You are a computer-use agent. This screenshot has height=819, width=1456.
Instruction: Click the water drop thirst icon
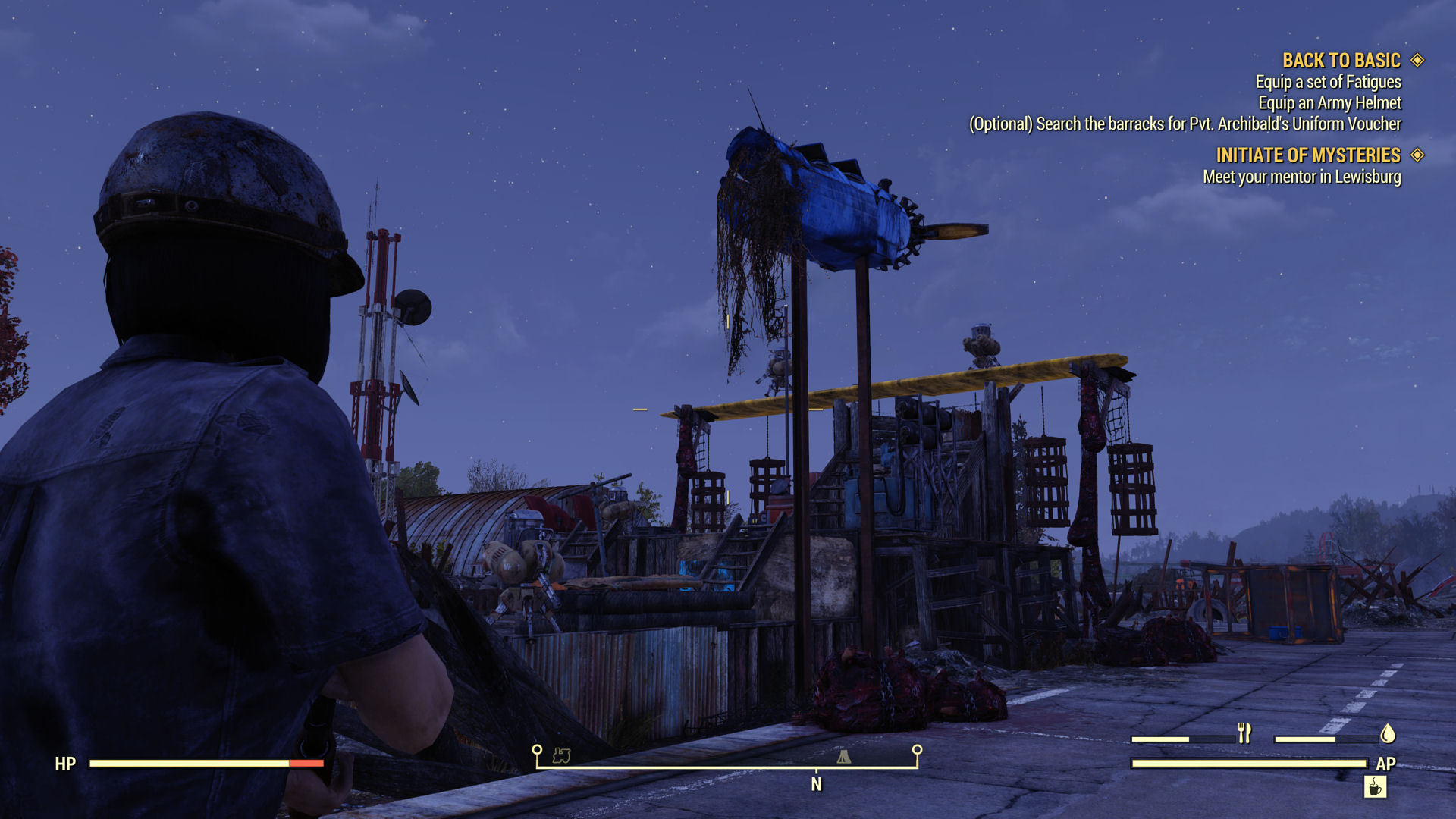(x=1388, y=733)
